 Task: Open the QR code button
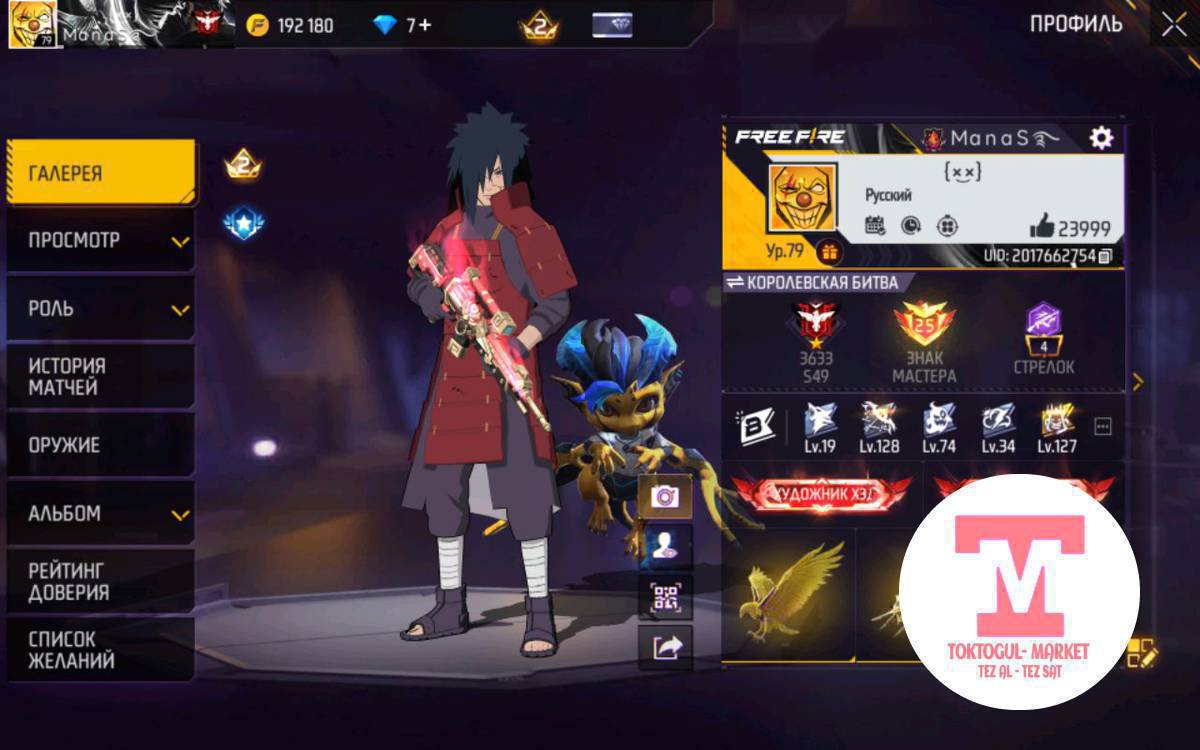coord(665,598)
